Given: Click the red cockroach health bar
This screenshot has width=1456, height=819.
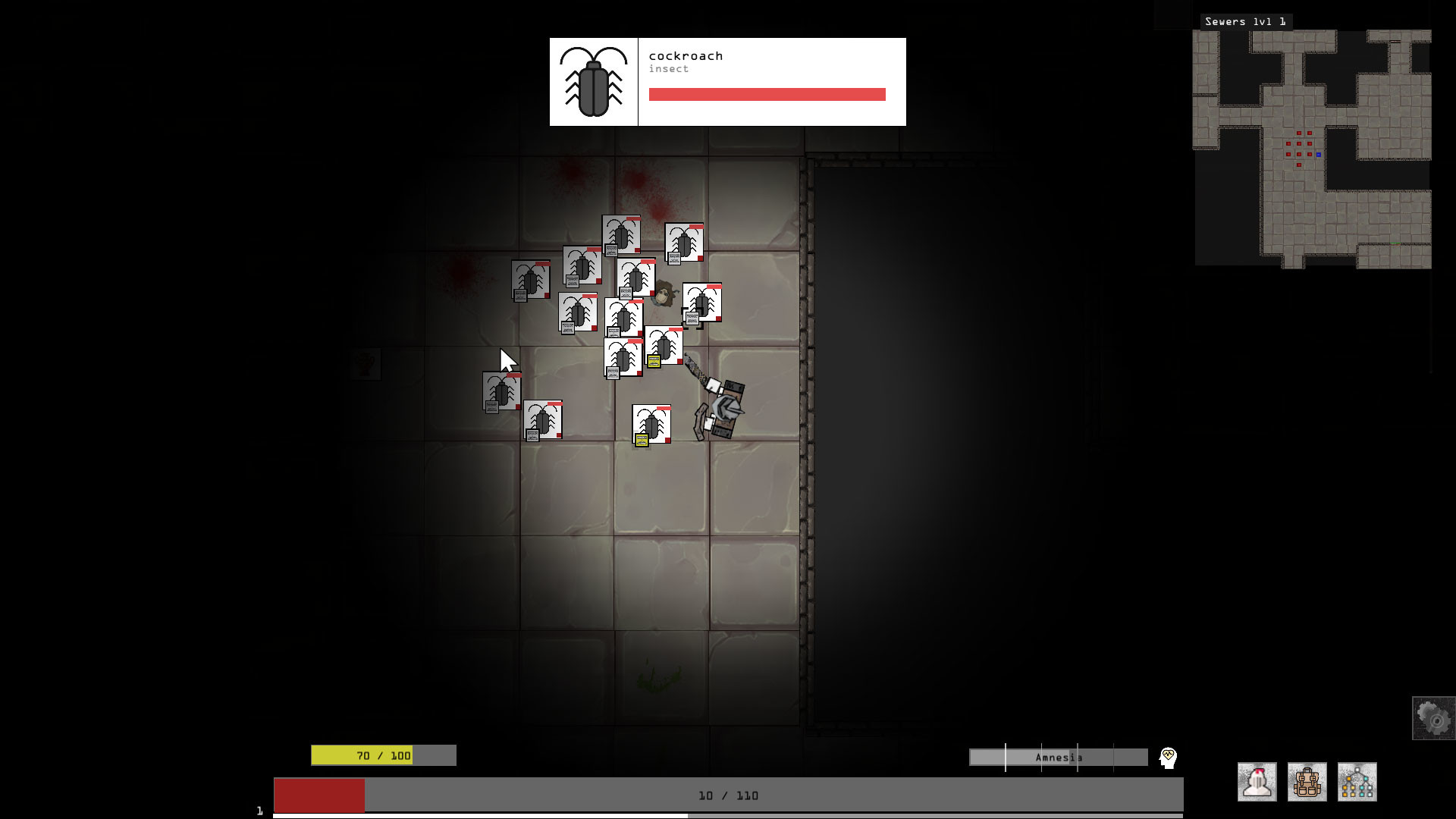Looking at the screenshot, I should (x=767, y=95).
